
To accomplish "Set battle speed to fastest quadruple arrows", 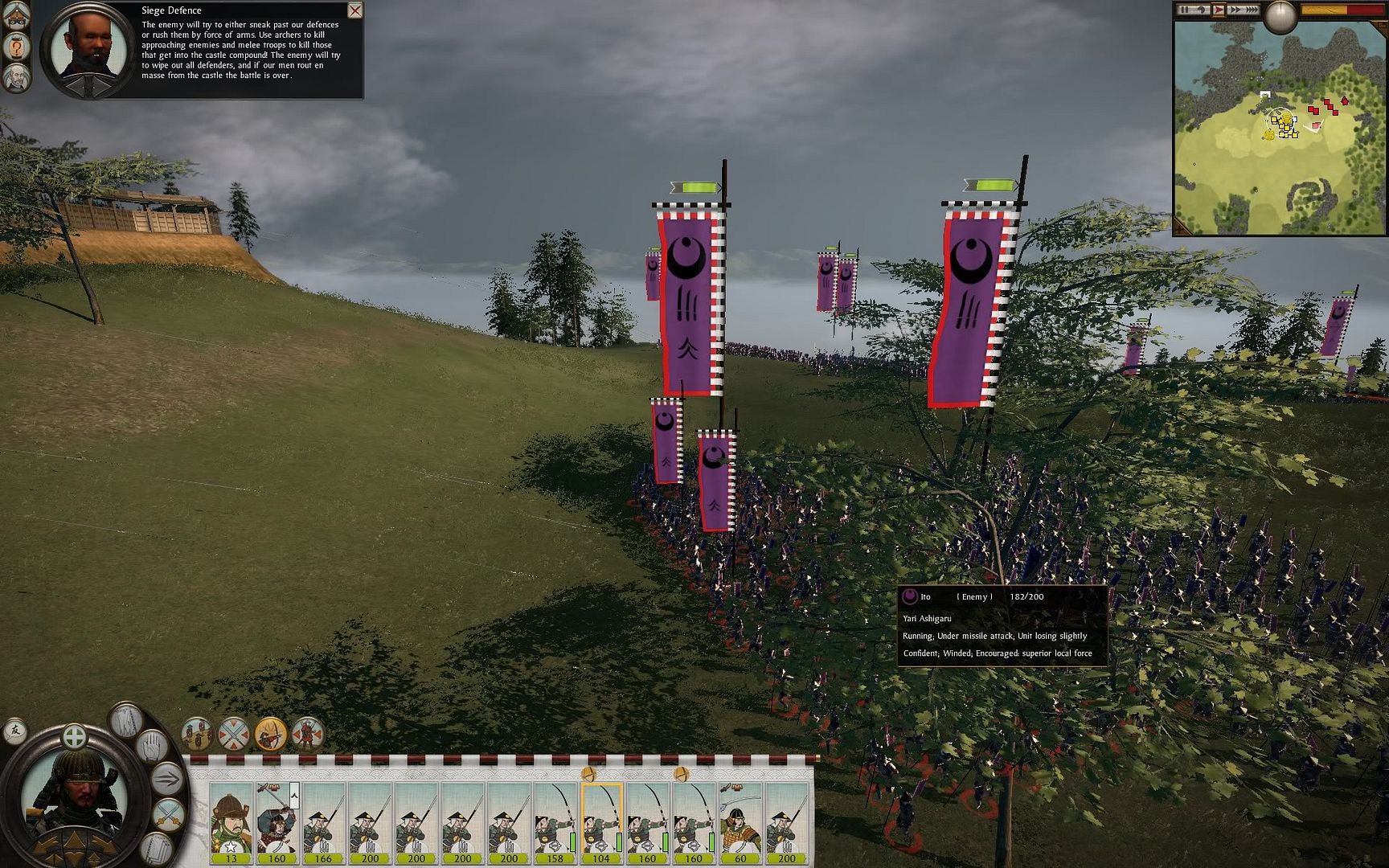I will click(x=1252, y=10).
